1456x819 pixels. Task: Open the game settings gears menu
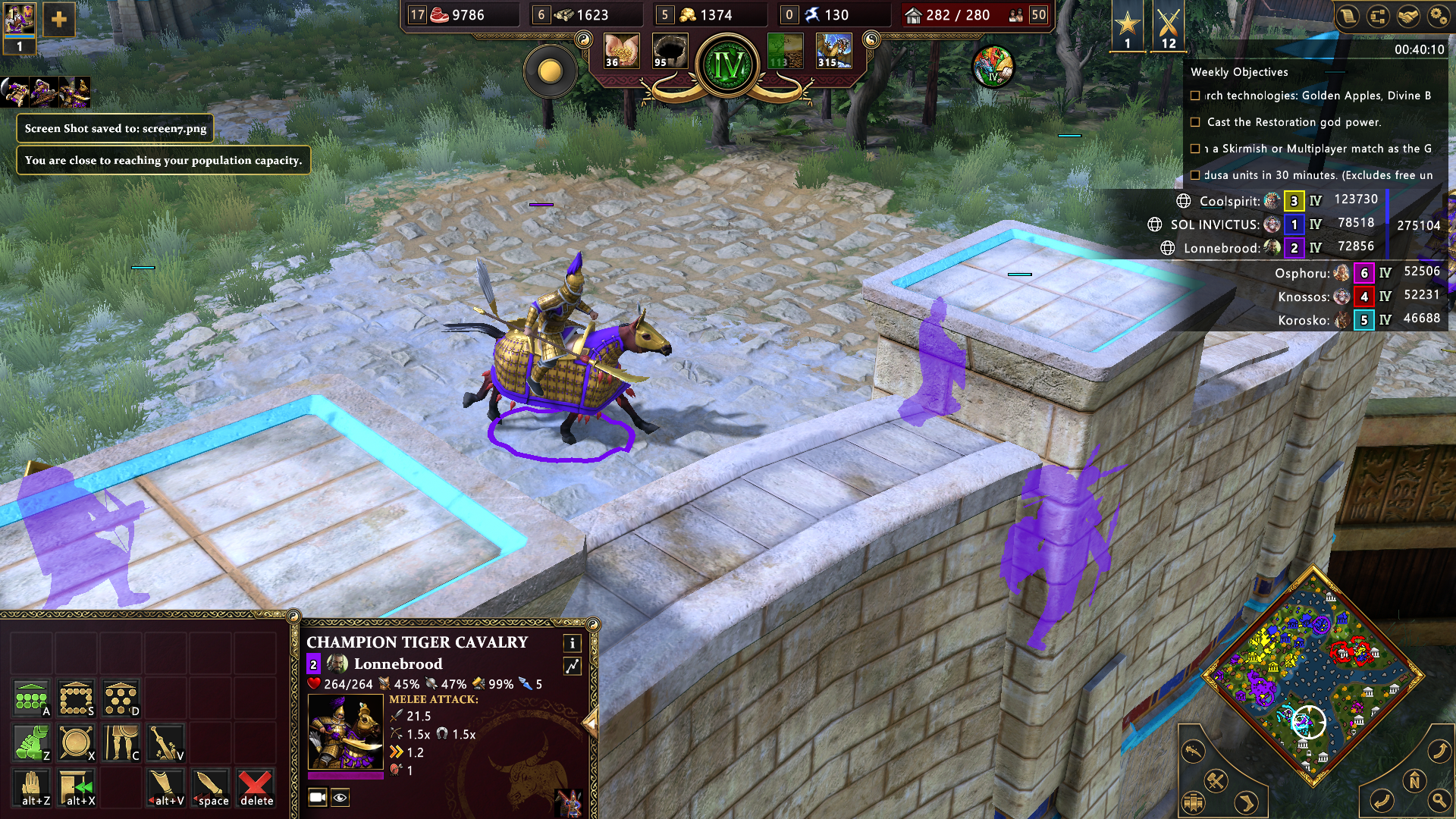pyautogui.click(x=1438, y=17)
